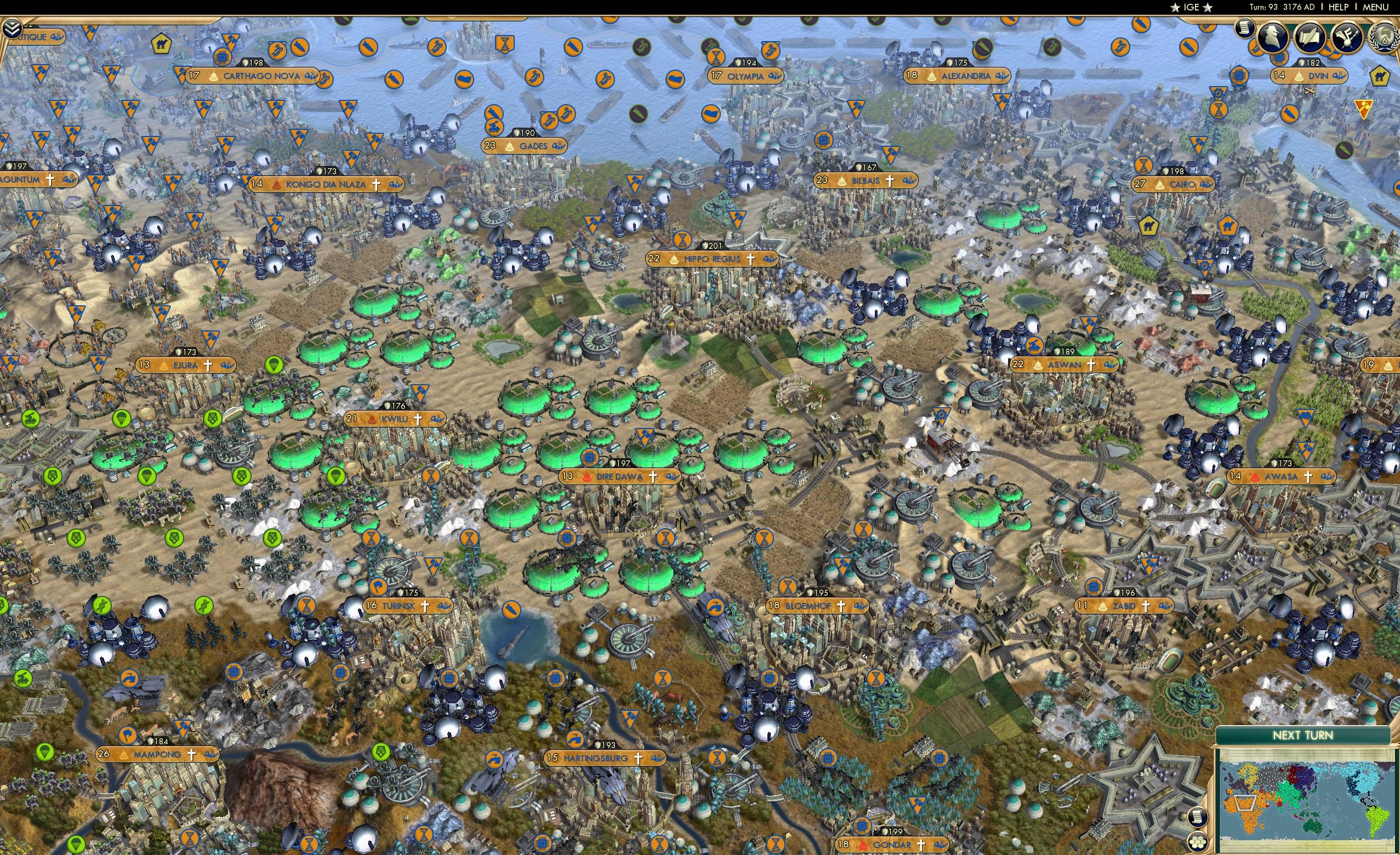The height and width of the screenshot is (855, 1400).
Task: Toggle strategic view with the hex icon
Action: click(1198, 842)
